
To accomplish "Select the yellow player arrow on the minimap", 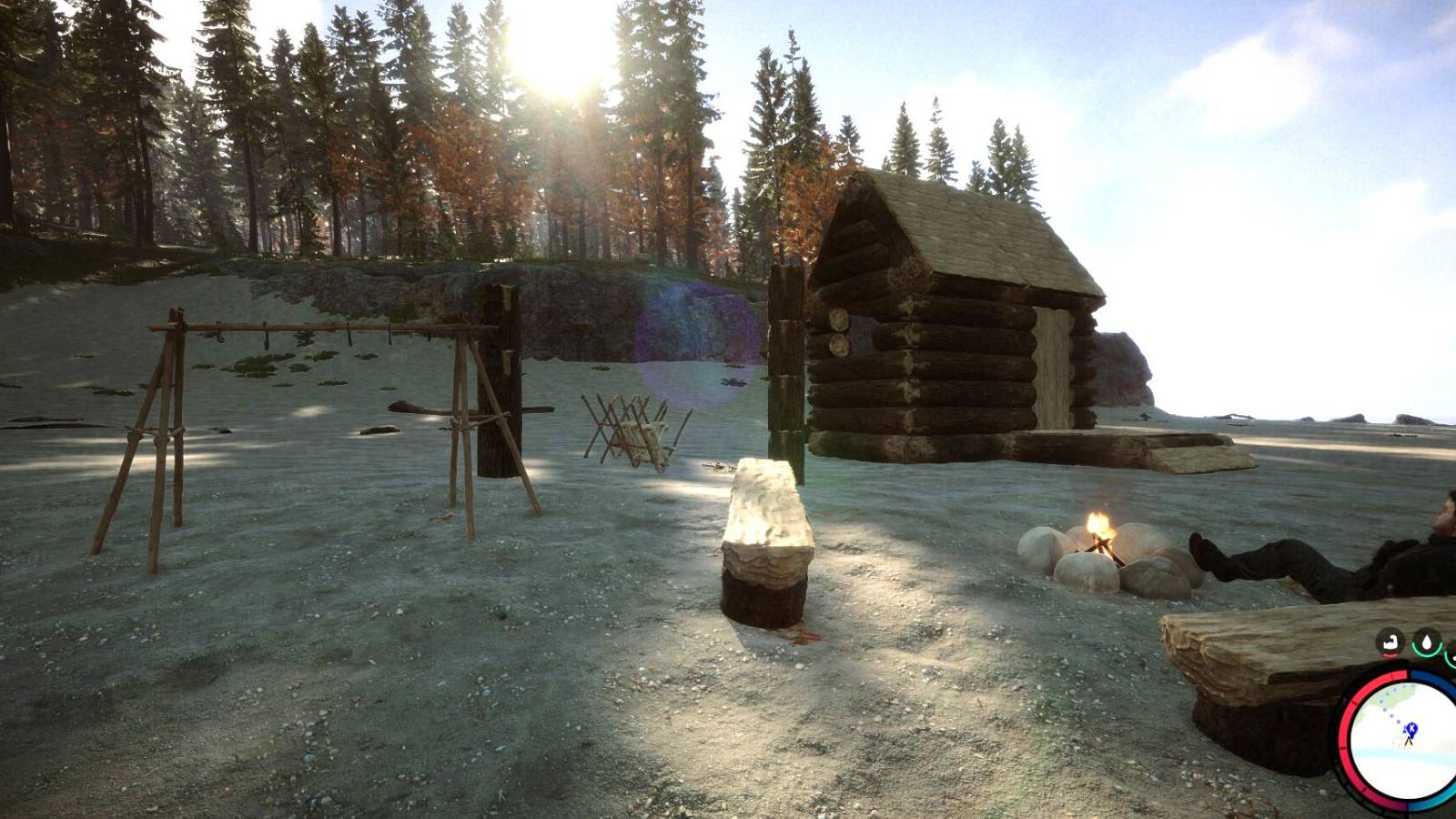I will point(1408,743).
